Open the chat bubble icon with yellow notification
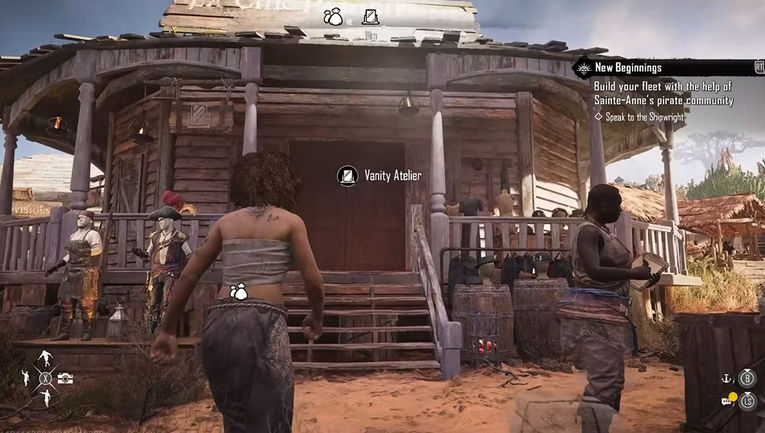This screenshot has width=765, height=433. [x=729, y=401]
